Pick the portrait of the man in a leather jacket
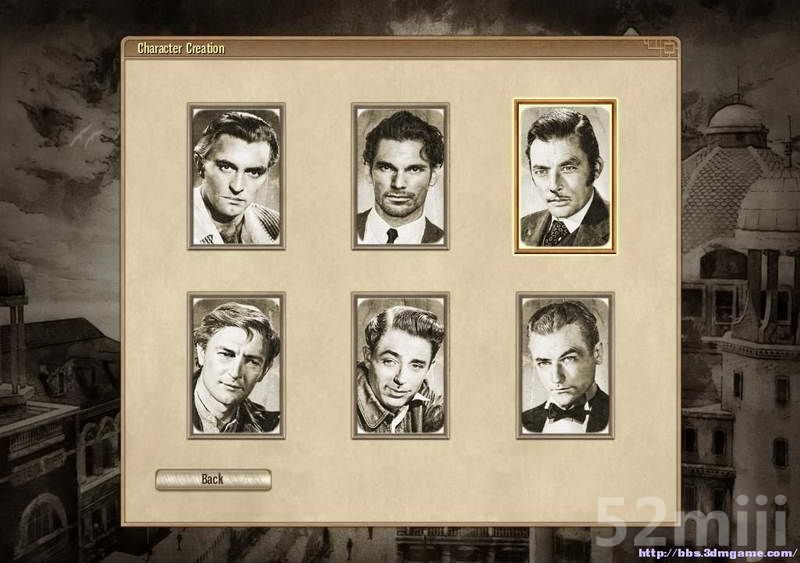800x563 pixels. click(x=400, y=365)
